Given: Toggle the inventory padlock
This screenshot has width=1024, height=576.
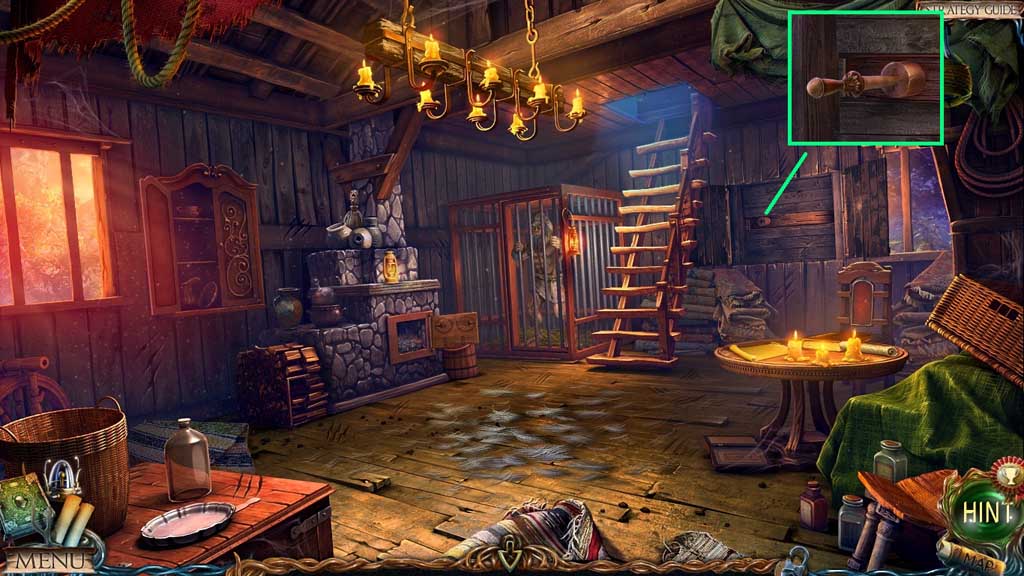Looking at the screenshot, I should coord(797,558).
